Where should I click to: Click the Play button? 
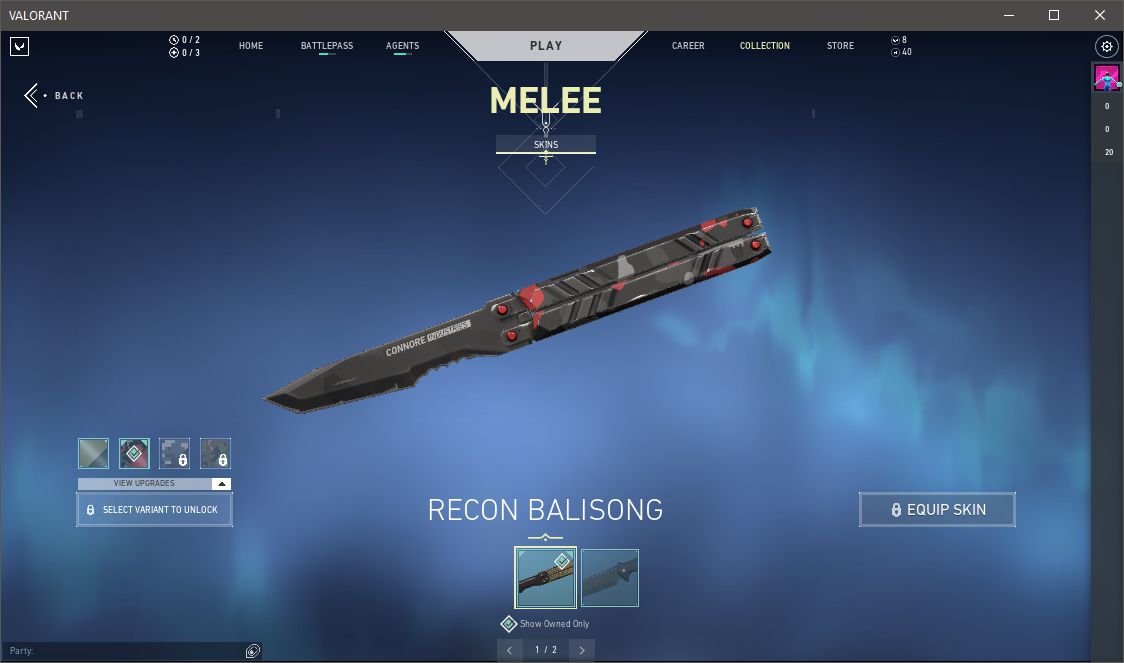[546, 45]
